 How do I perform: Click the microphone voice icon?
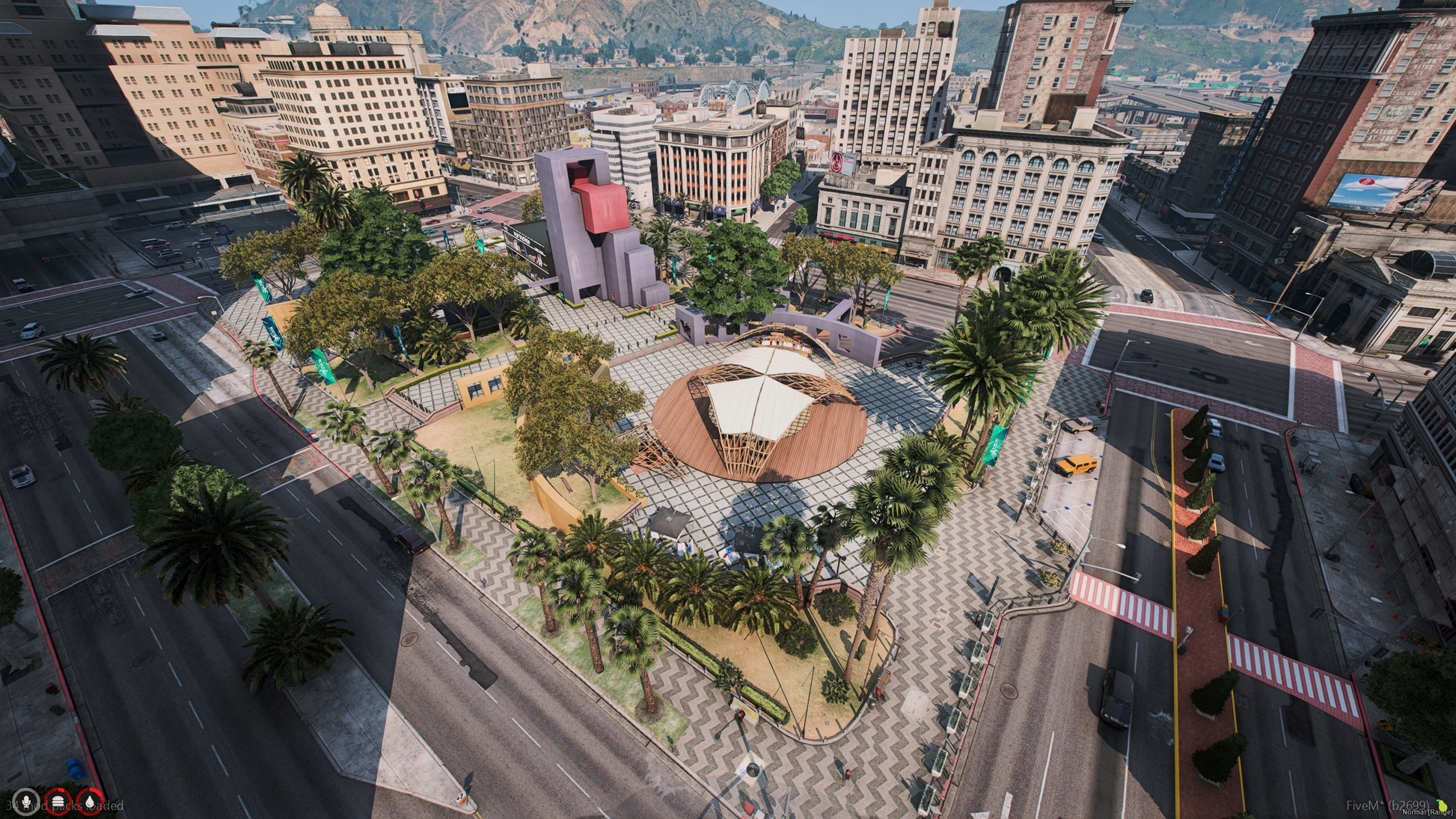pos(26,802)
